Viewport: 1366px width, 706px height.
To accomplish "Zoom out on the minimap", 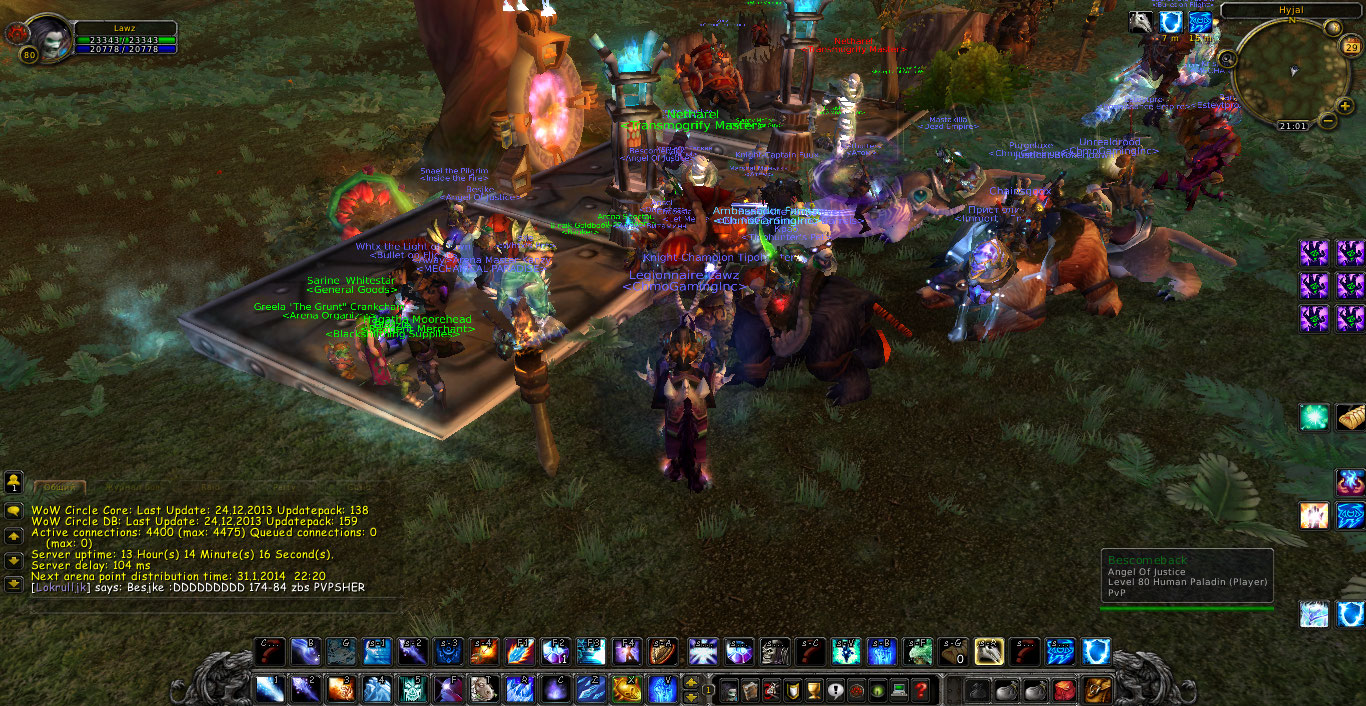I will 1328,121.
